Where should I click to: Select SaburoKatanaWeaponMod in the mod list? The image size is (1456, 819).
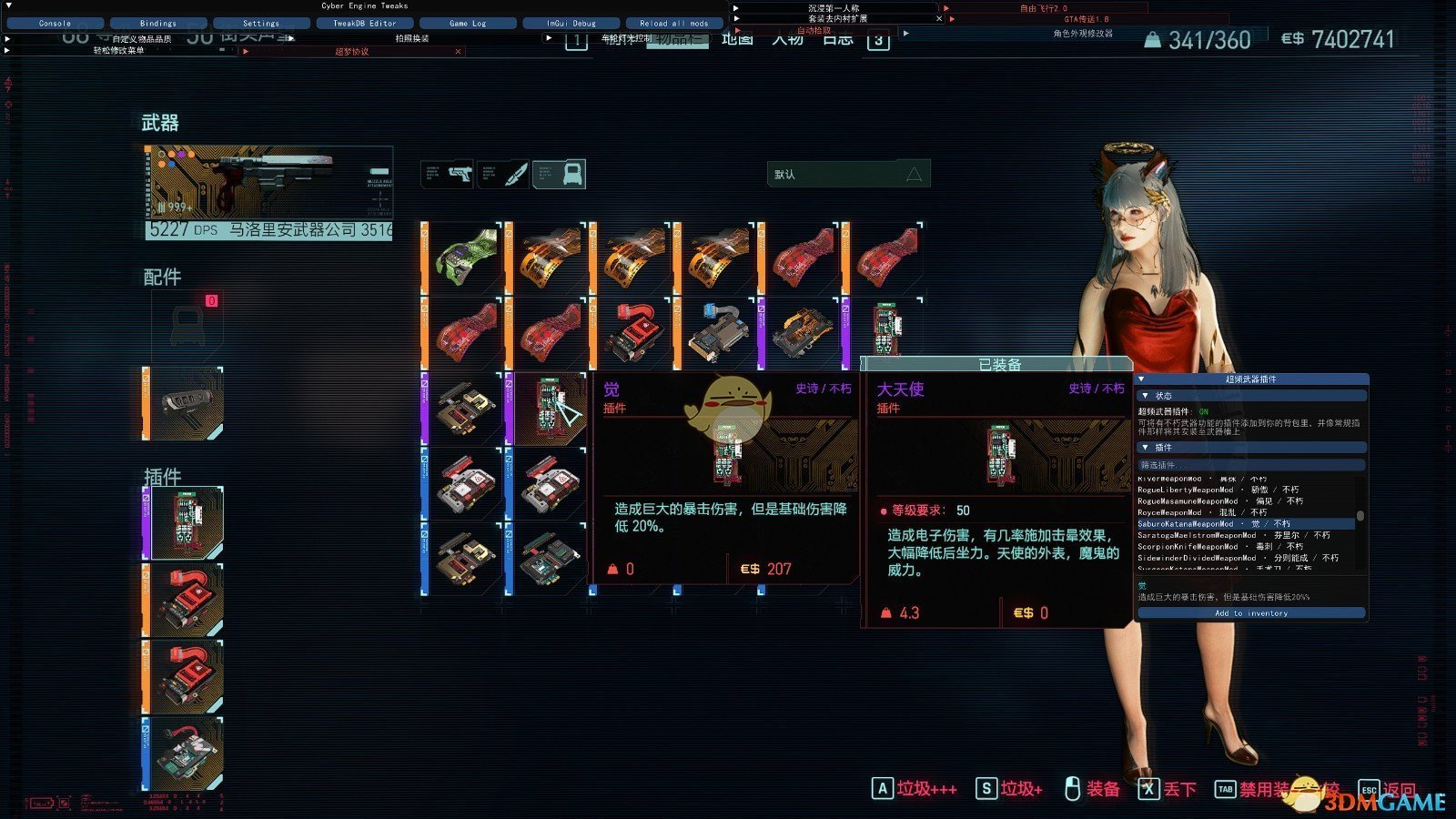(1186, 524)
